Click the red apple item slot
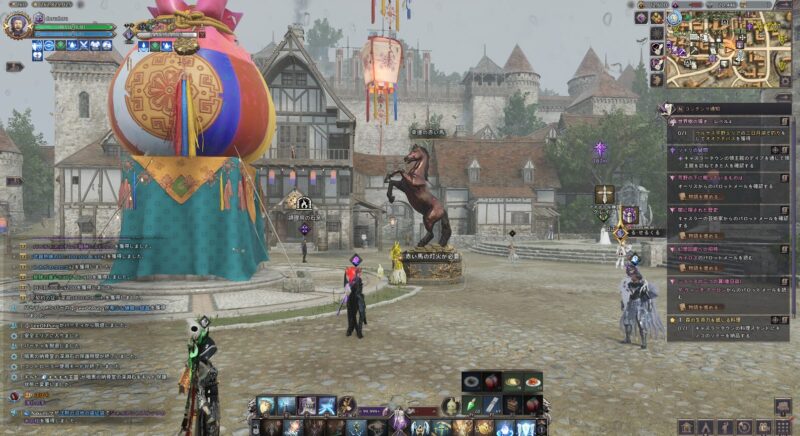 pos(491,383)
